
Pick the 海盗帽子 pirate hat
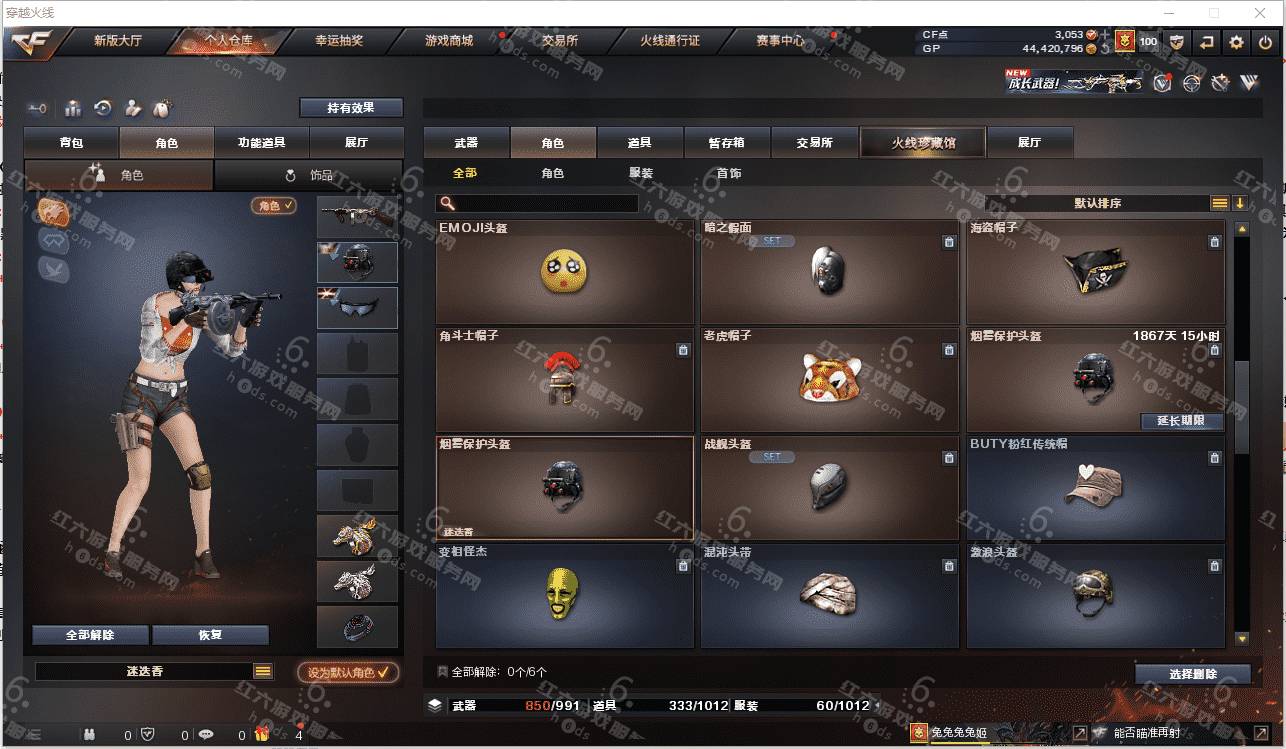1095,272
